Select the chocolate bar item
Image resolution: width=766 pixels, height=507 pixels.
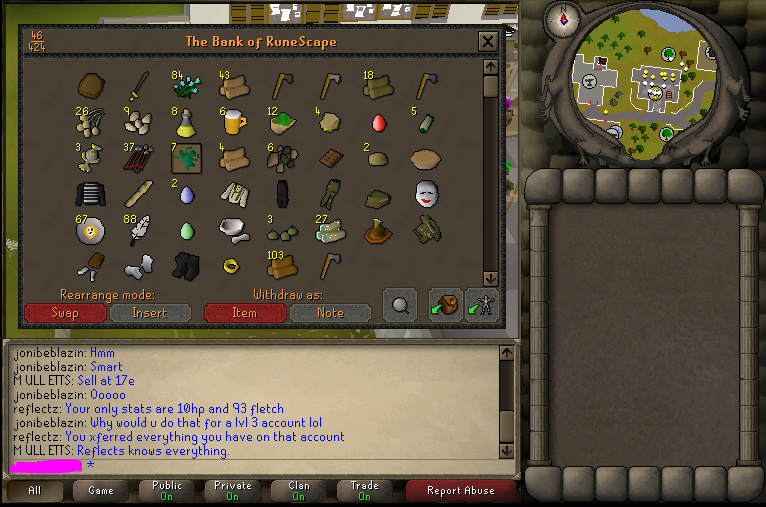coord(331,158)
